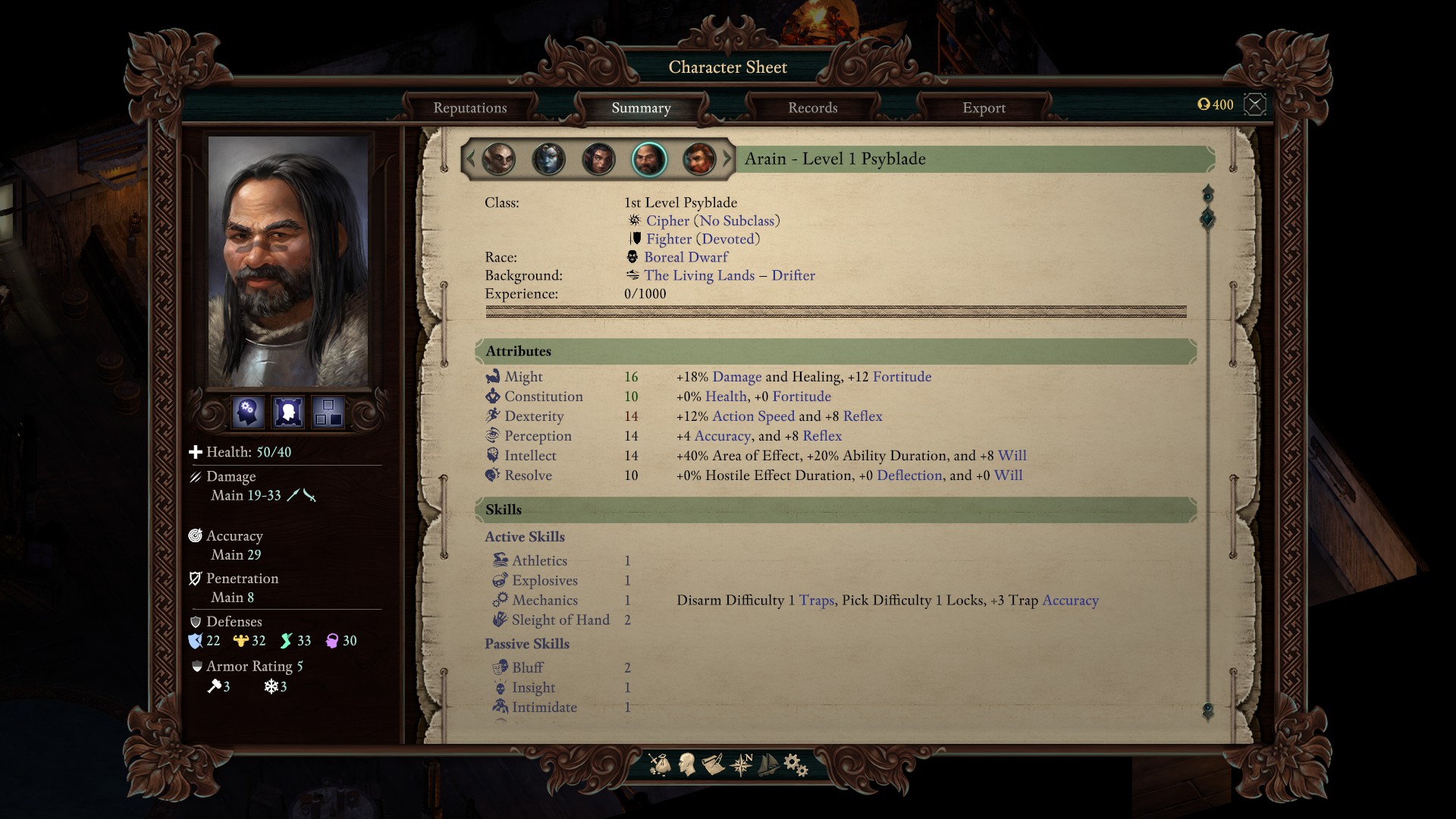Close the Character Sheet window
The height and width of the screenshot is (819, 1456).
1255,105
